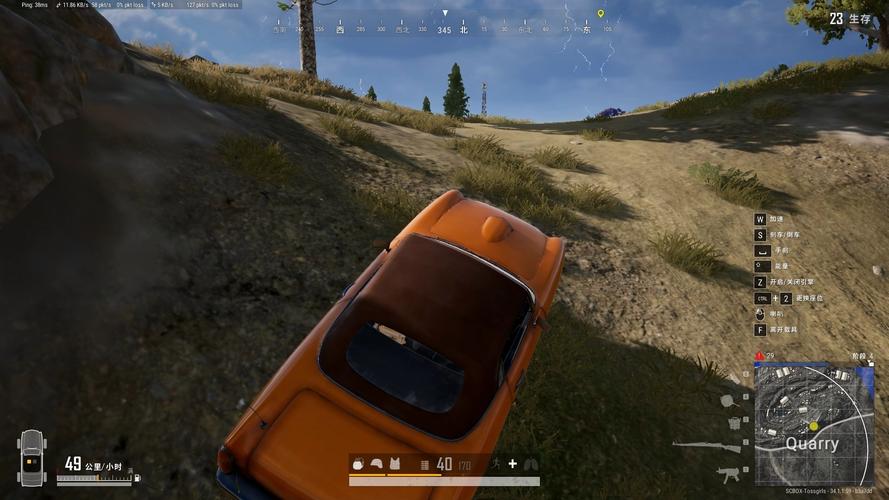889x500 pixels.
Task: Click the red warning zone icon
Action: tap(760, 356)
